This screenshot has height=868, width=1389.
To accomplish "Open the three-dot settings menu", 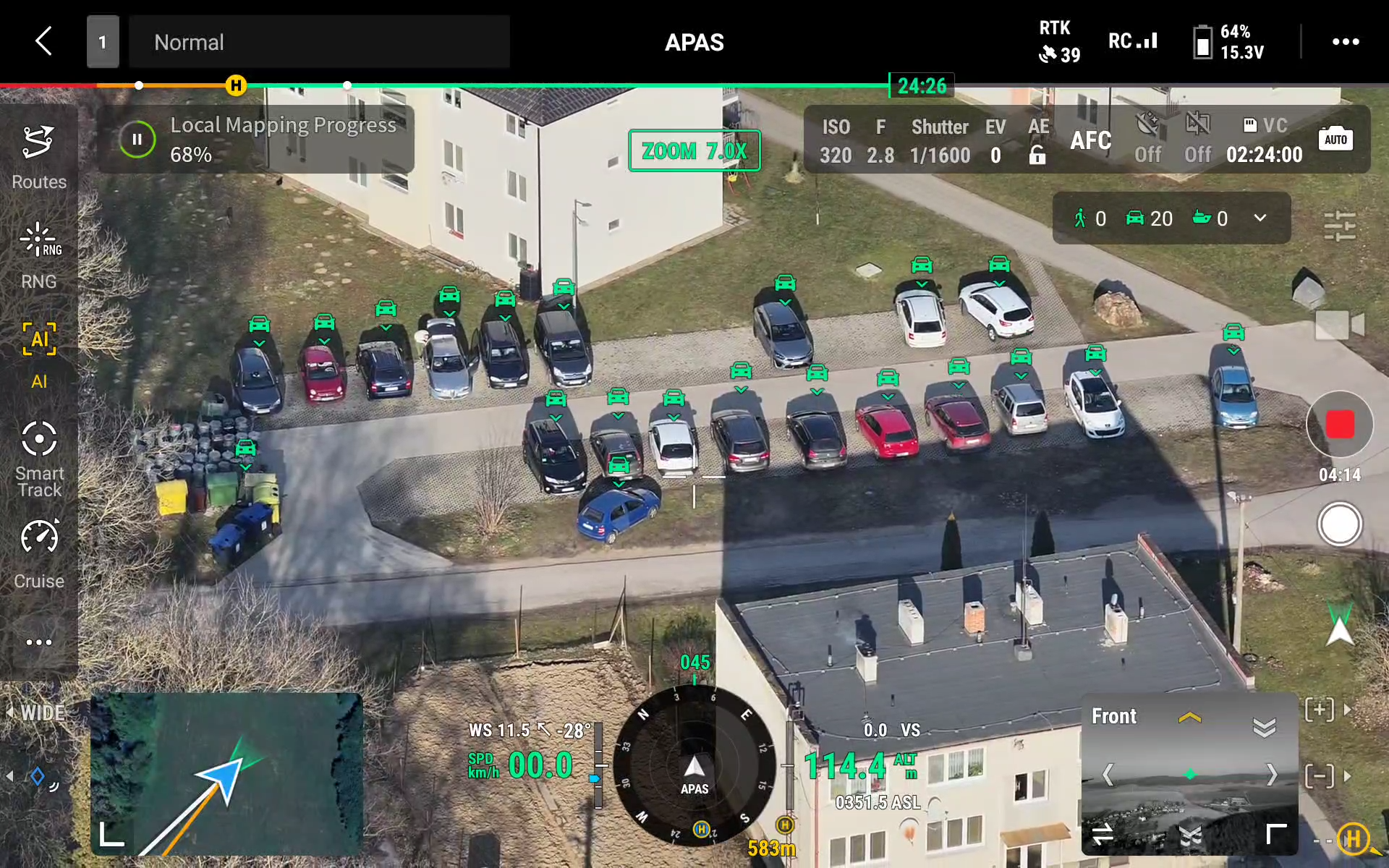I will (x=1345, y=42).
